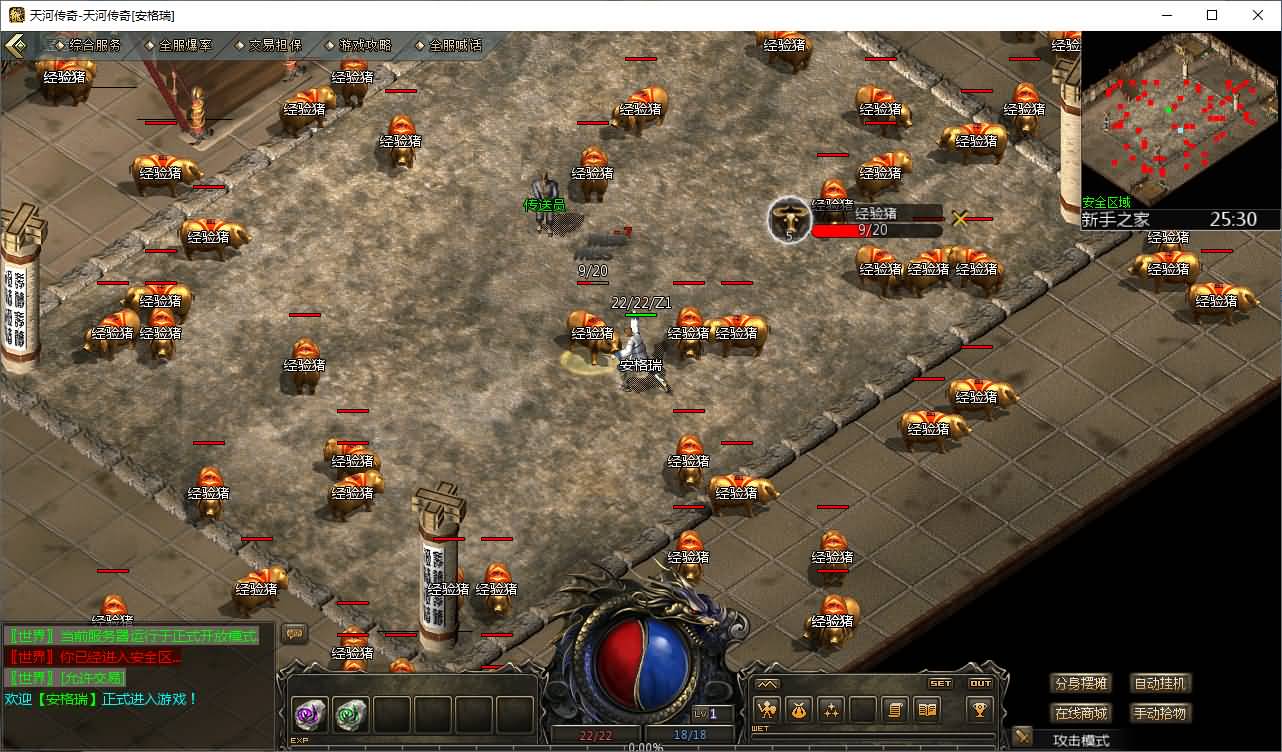Image resolution: width=1282 pixels, height=752 pixels.
Task: Click the SET button
Action: click(x=941, y=683)
